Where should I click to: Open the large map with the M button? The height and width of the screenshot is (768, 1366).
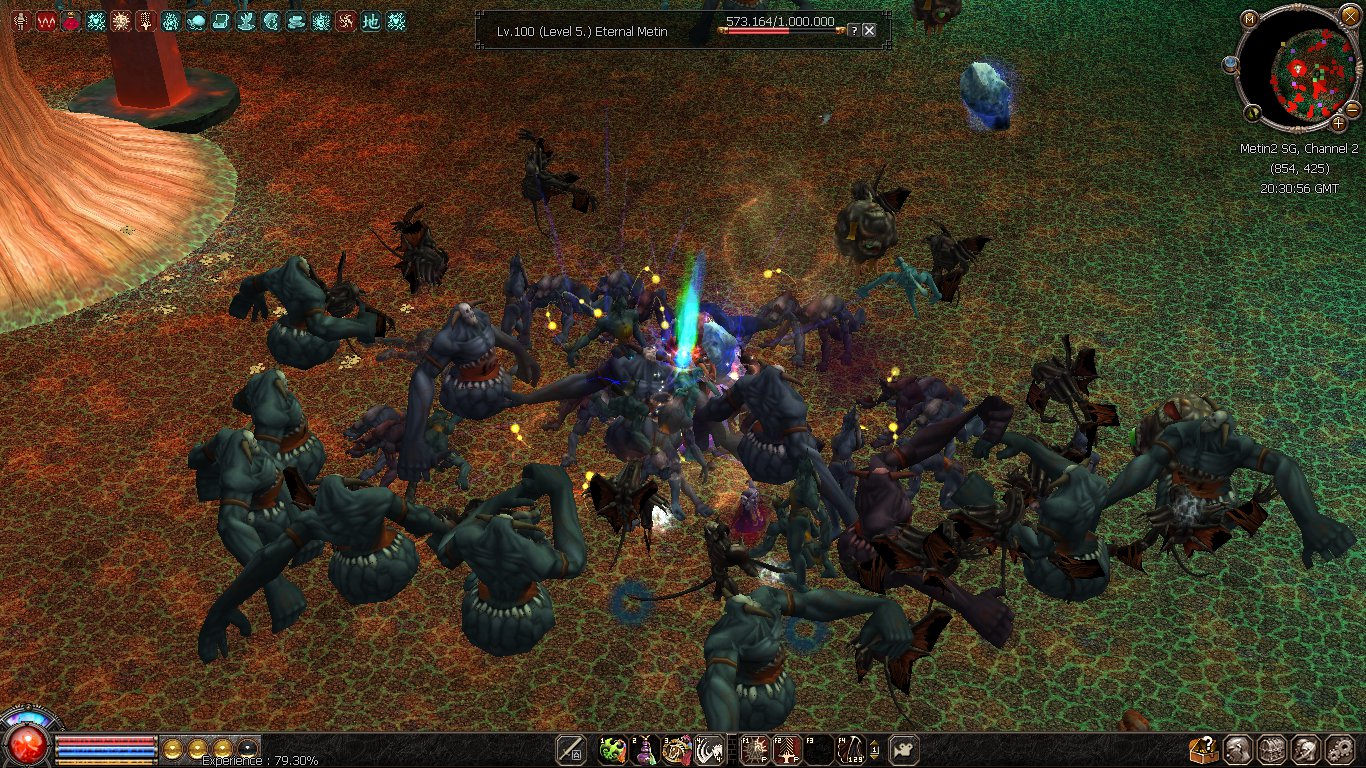[x=1250, y=19]
